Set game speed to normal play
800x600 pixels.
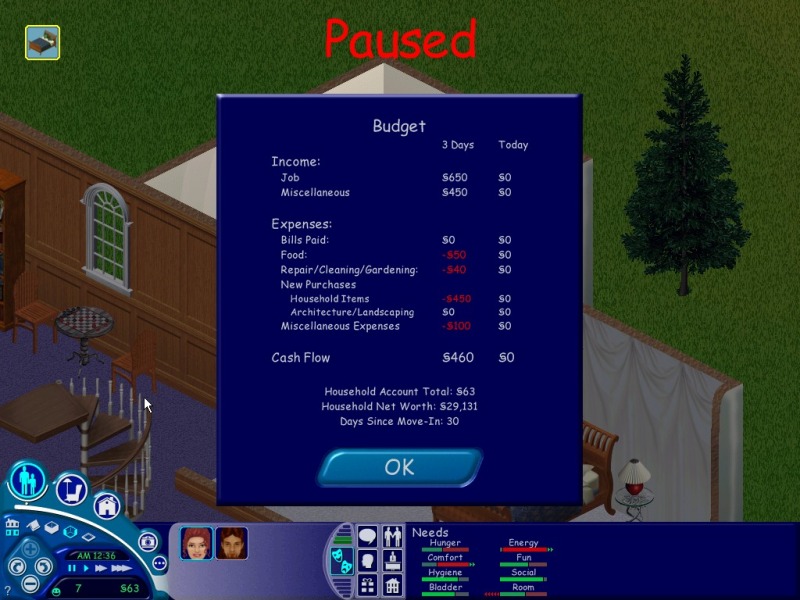tap(86, 568)
